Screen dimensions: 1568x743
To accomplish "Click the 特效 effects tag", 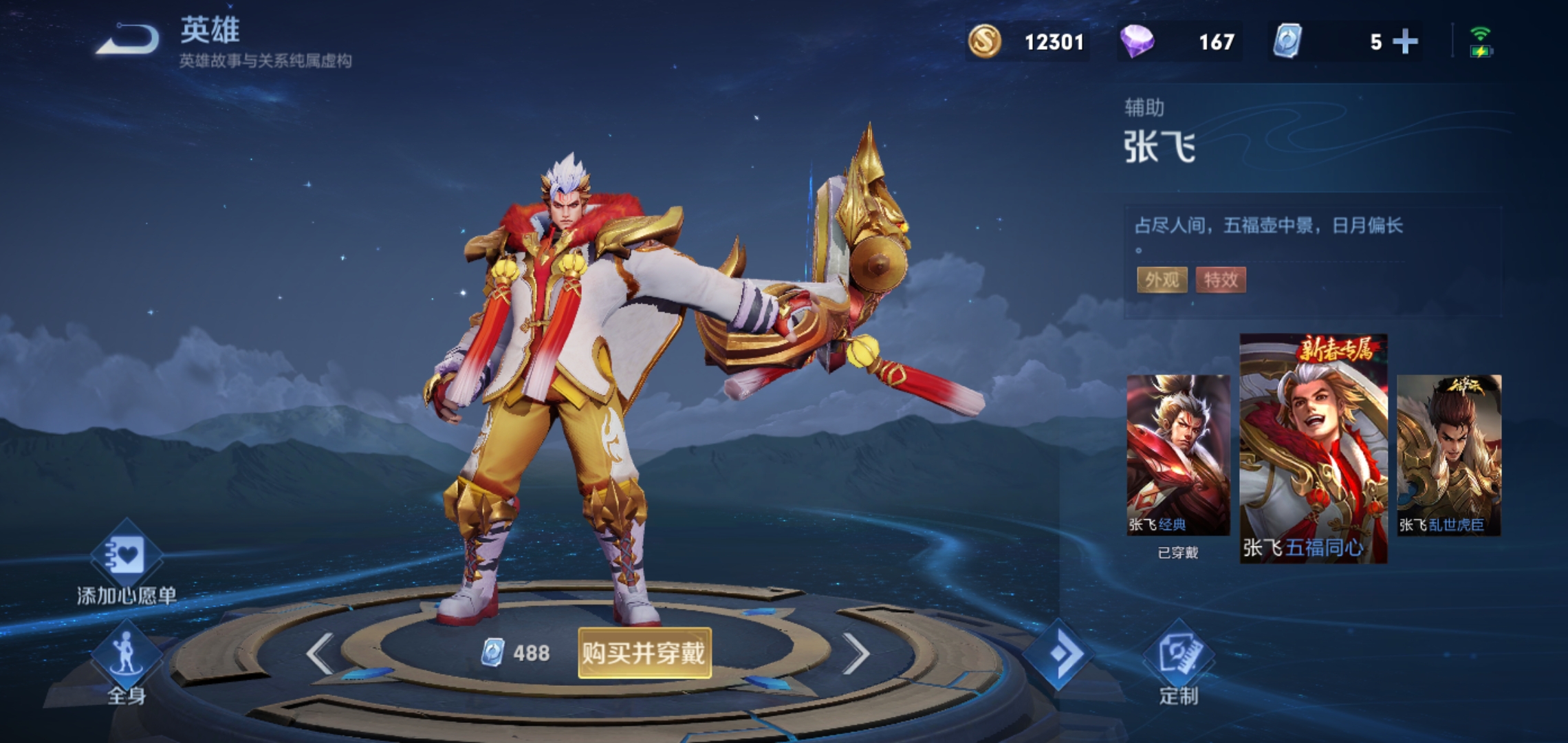I will point(1221,279).
